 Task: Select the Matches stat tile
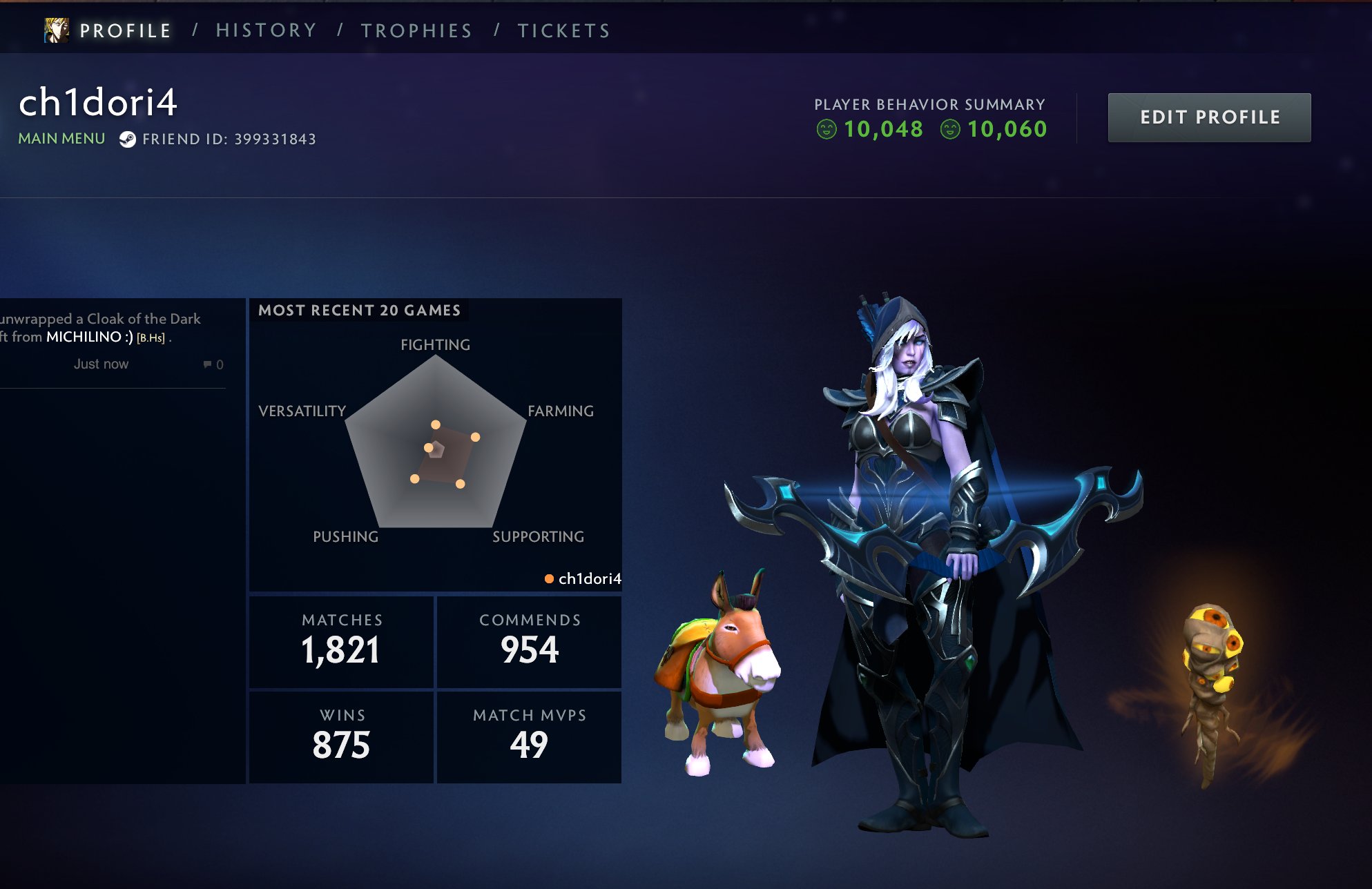tap(341, 642)
